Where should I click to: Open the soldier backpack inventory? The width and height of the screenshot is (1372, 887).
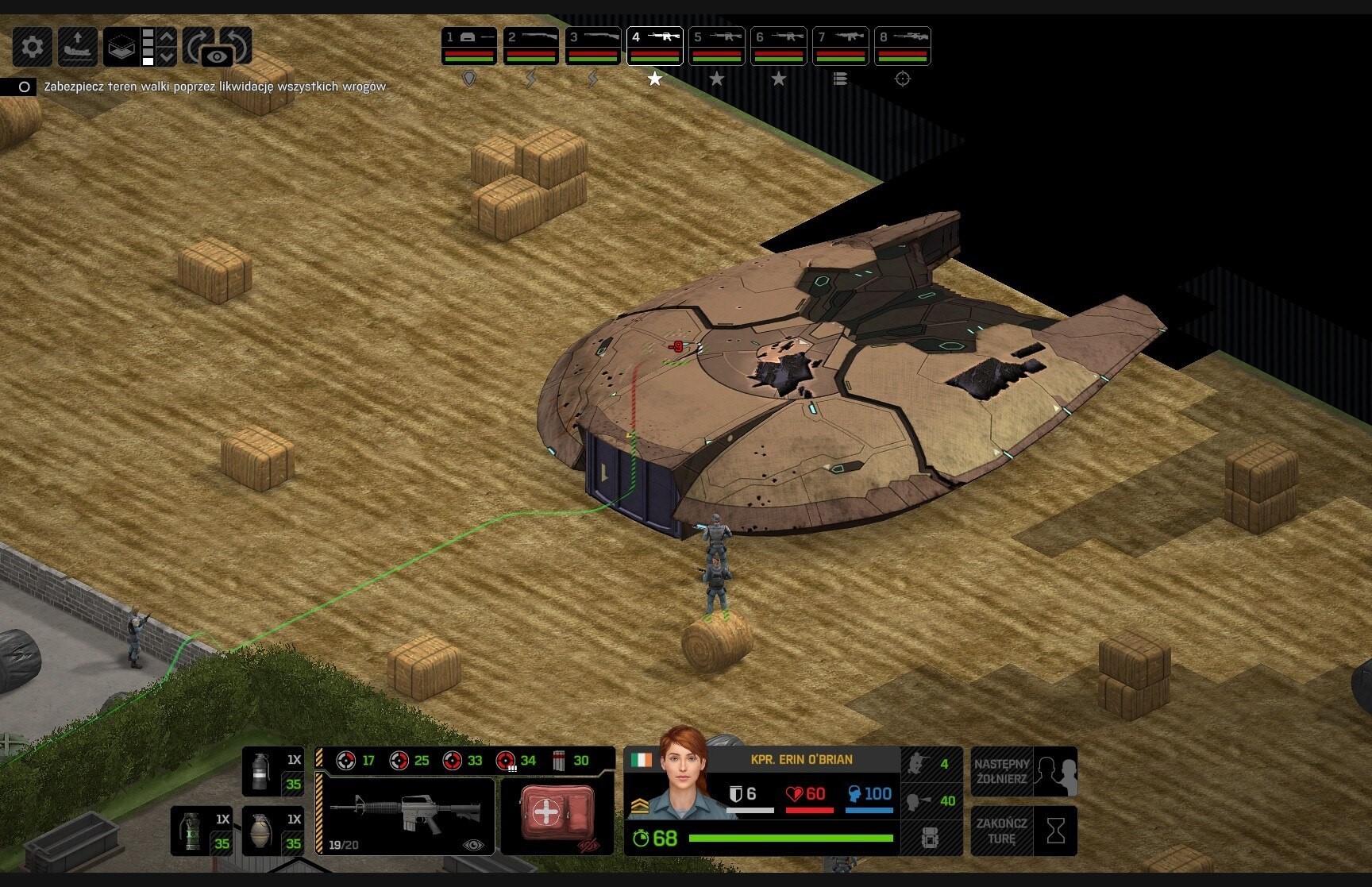tap(930, 838)
